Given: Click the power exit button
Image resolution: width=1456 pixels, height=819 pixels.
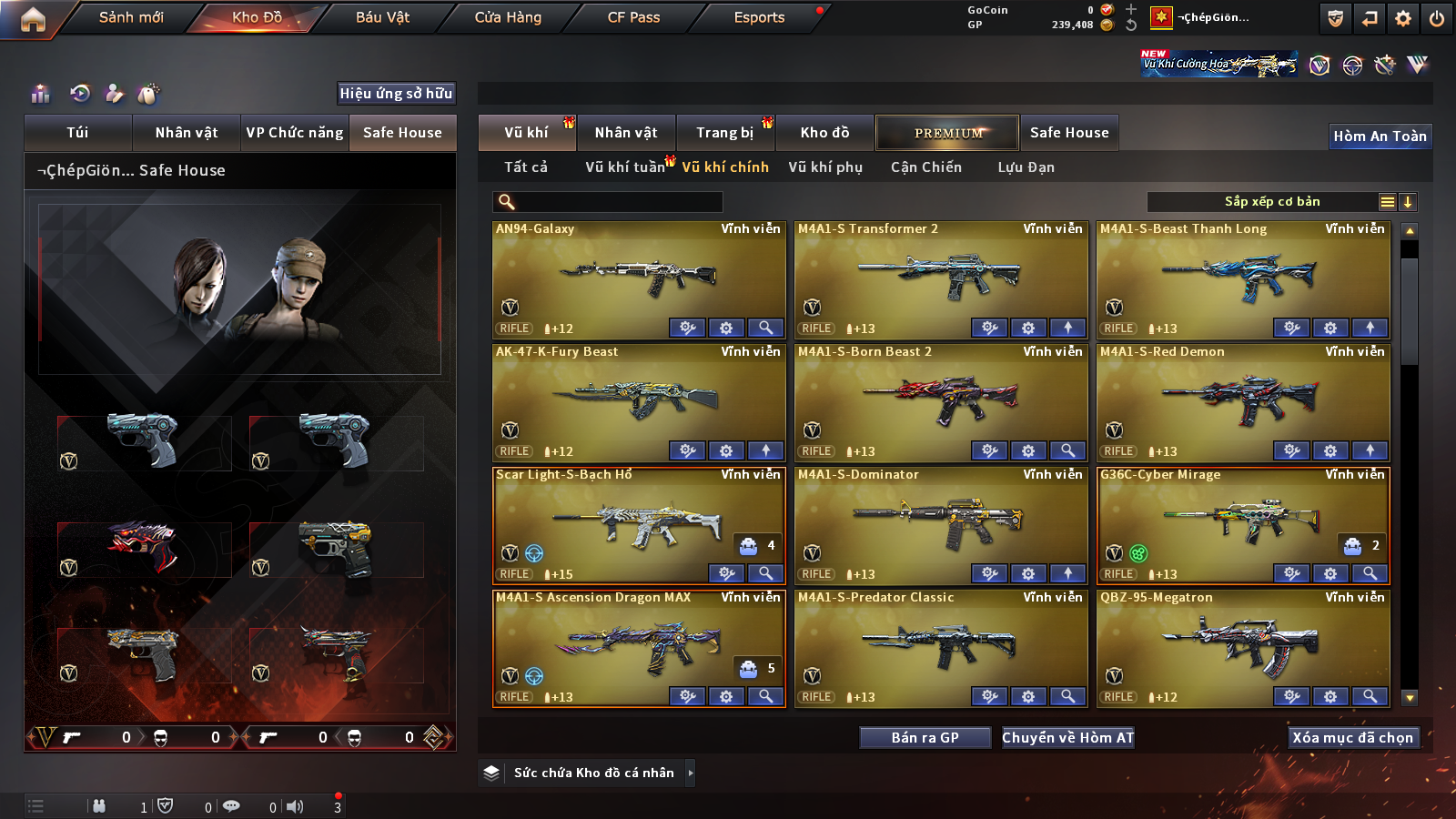Looking at the screenshot, I should coord(1437,18).
